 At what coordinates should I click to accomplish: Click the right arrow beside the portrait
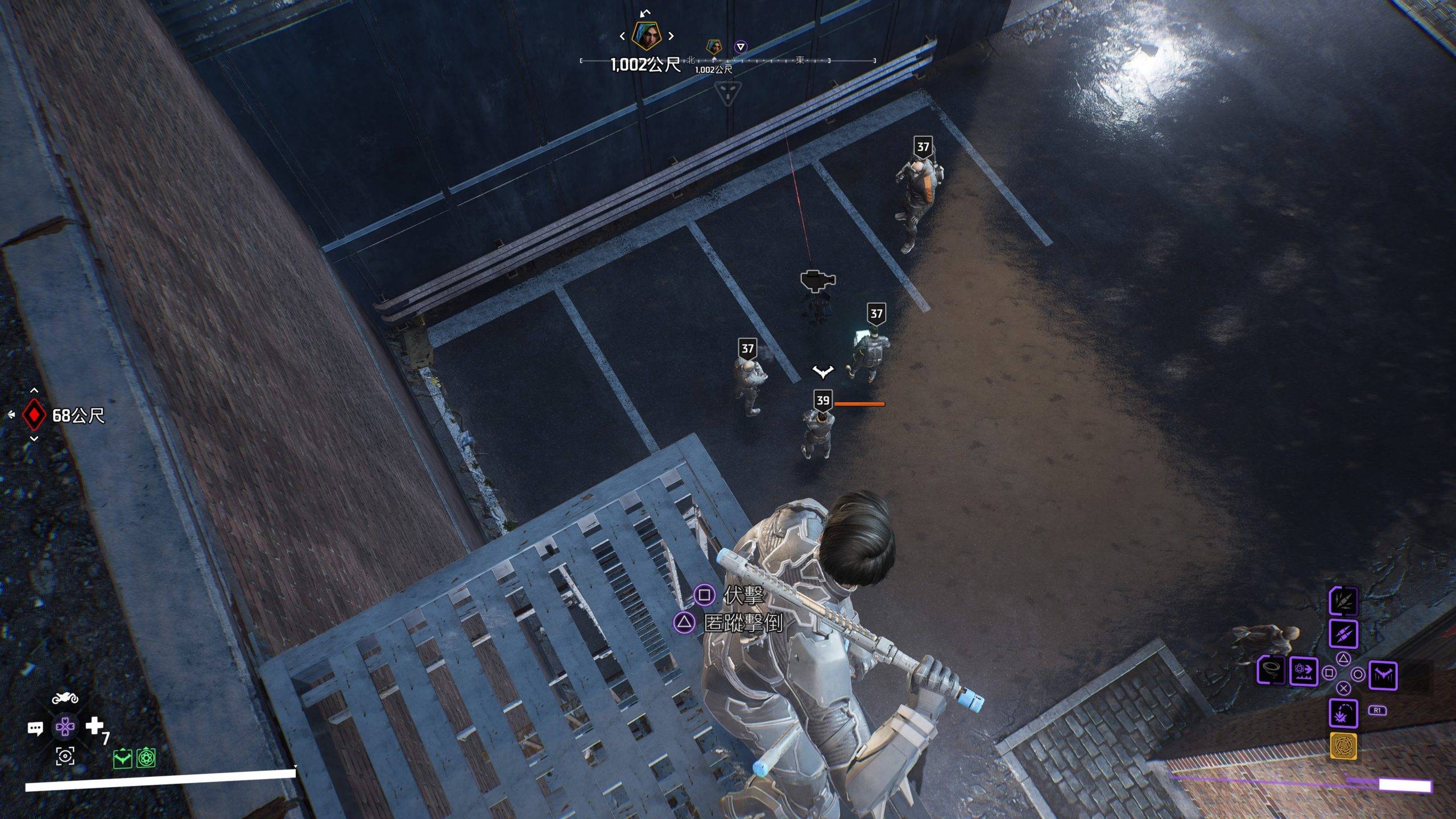pos(671,36)
